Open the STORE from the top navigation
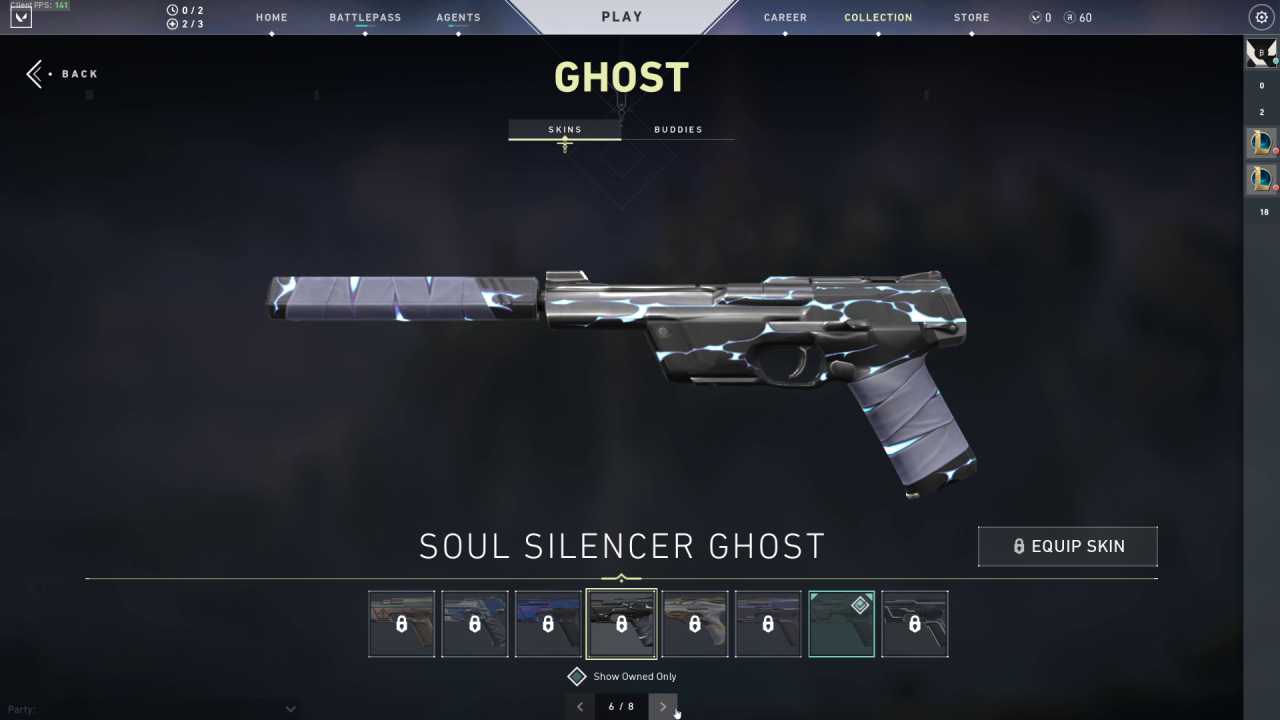The height and width of the screenshot is (720, 1280). (970, 17)
